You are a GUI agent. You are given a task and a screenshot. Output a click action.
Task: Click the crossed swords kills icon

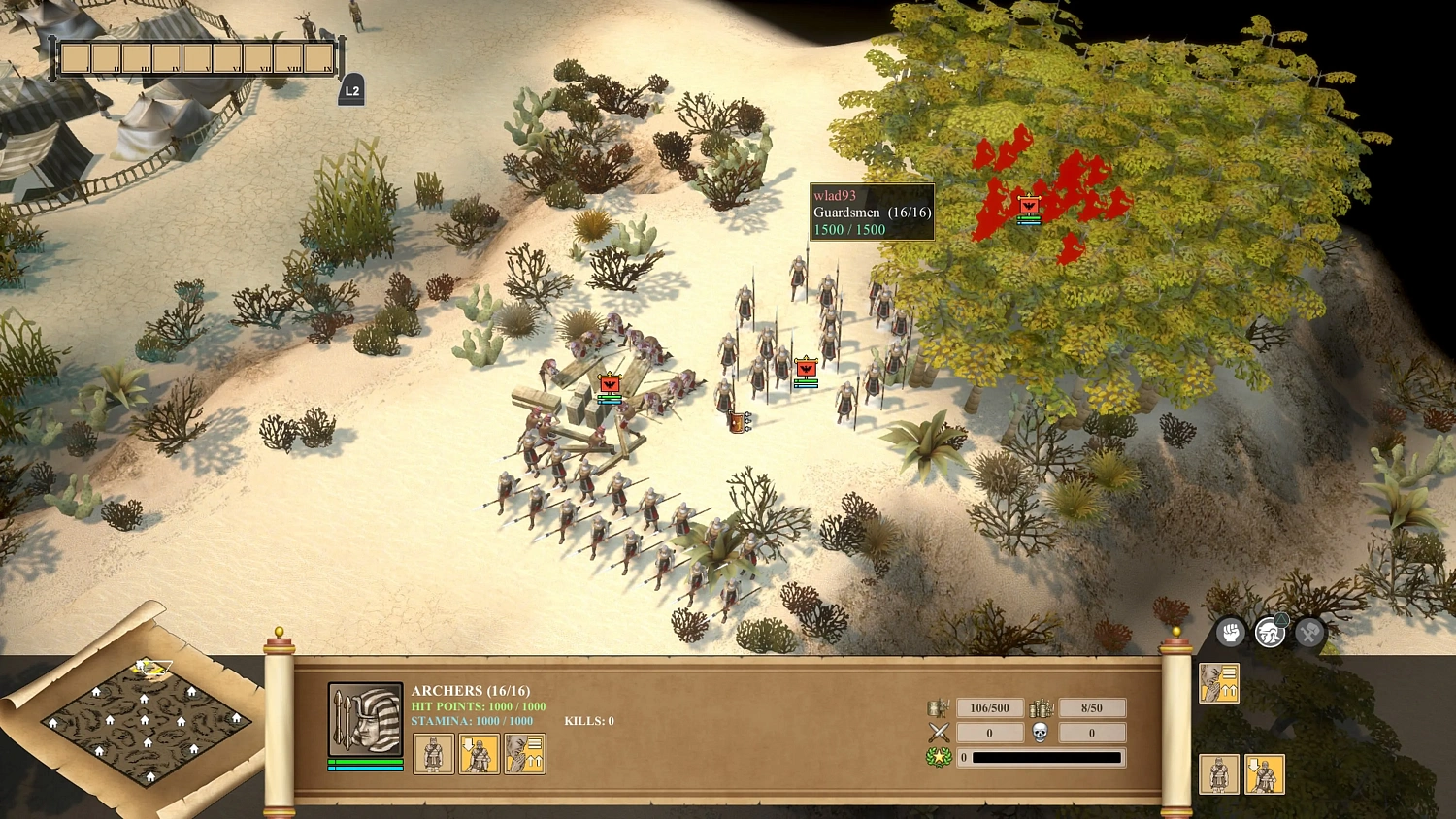pyautogui.click(x=938, y=733)
